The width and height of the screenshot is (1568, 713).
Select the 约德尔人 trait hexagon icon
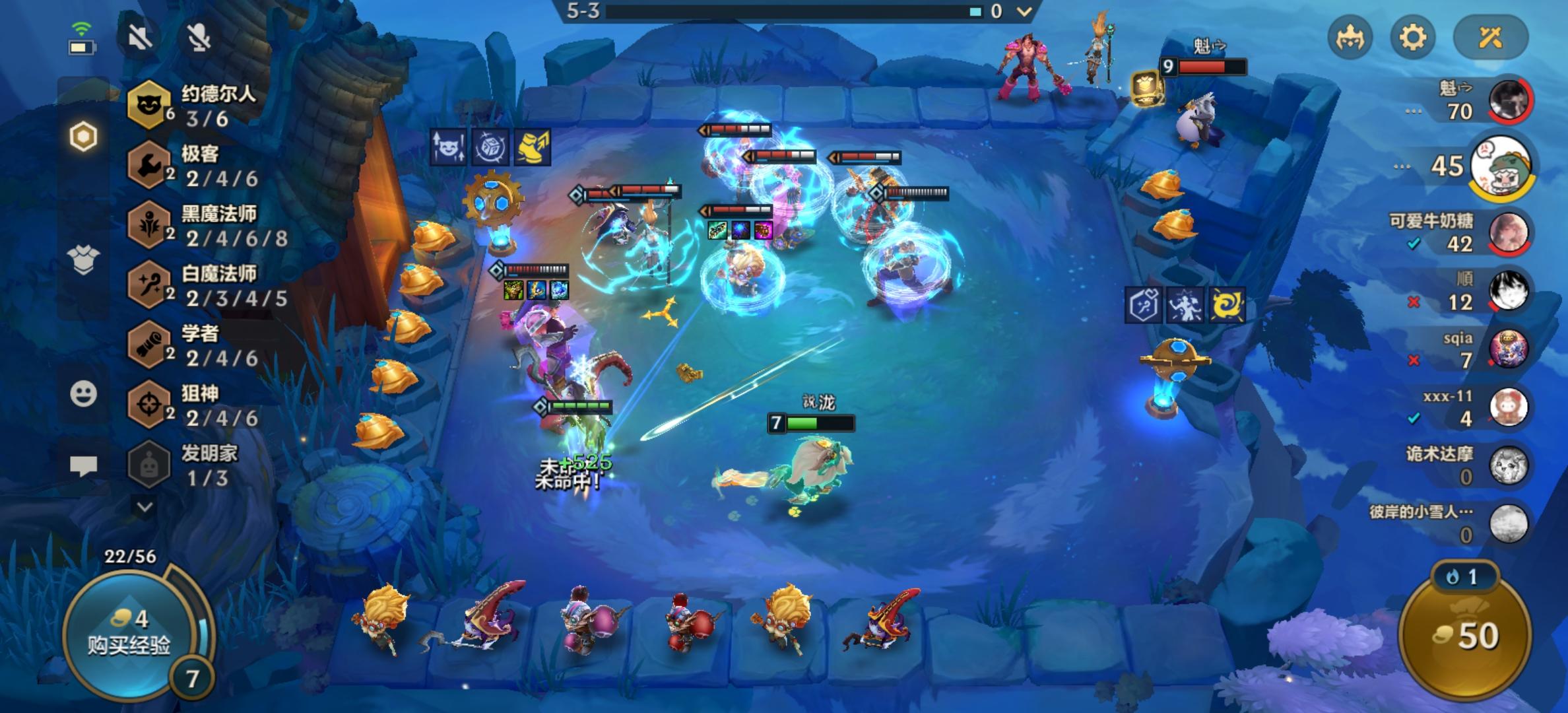(148, 102)
